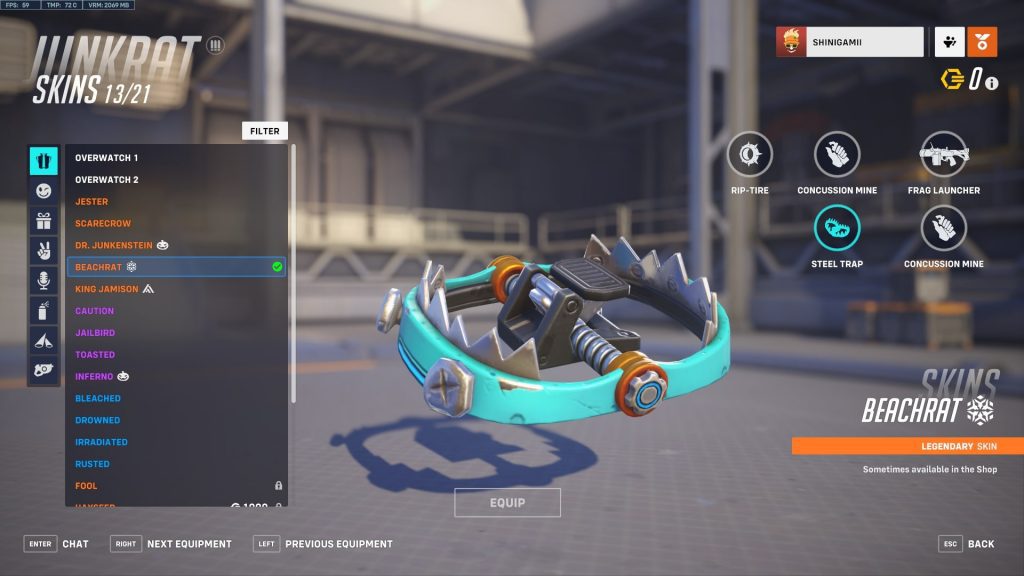
Task: Open the skin Filter button
Action: click(x=264, y=131)
